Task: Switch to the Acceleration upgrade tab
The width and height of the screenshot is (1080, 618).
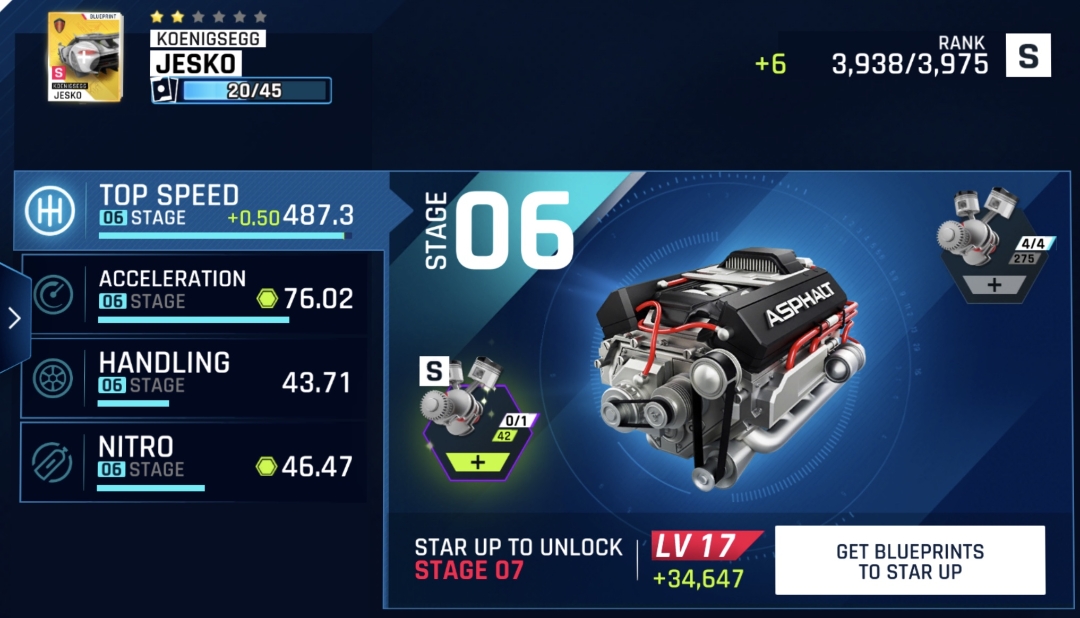Action: point(200,292)
